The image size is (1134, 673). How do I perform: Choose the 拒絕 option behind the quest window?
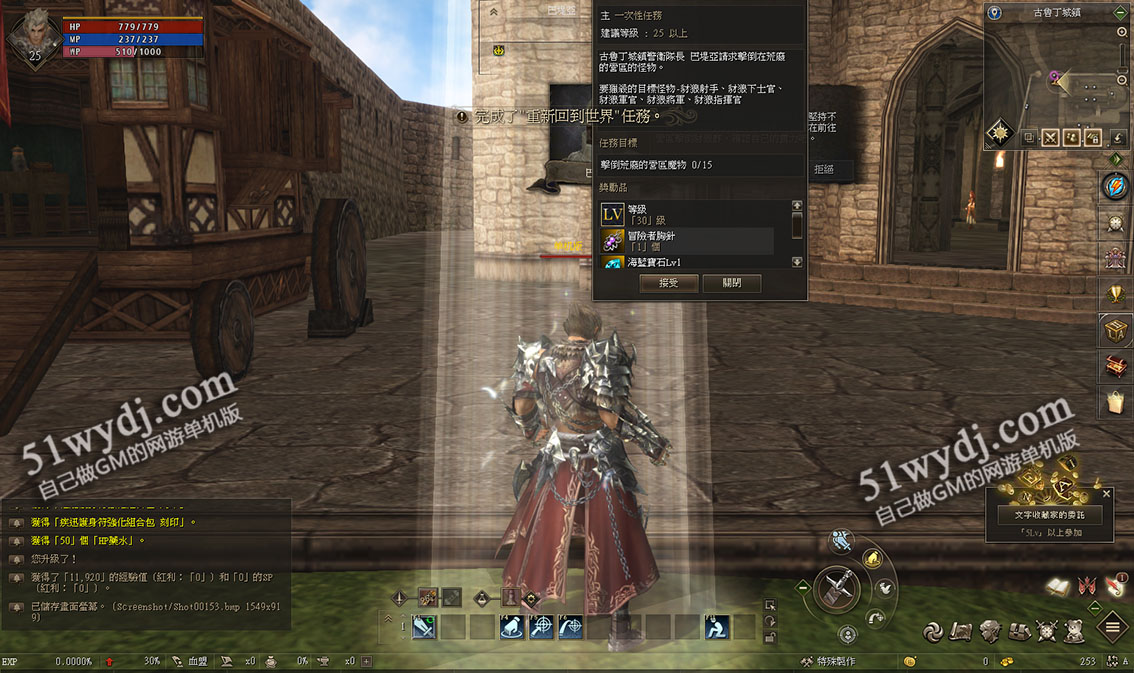pyautogui.click(x=824, y=170)
